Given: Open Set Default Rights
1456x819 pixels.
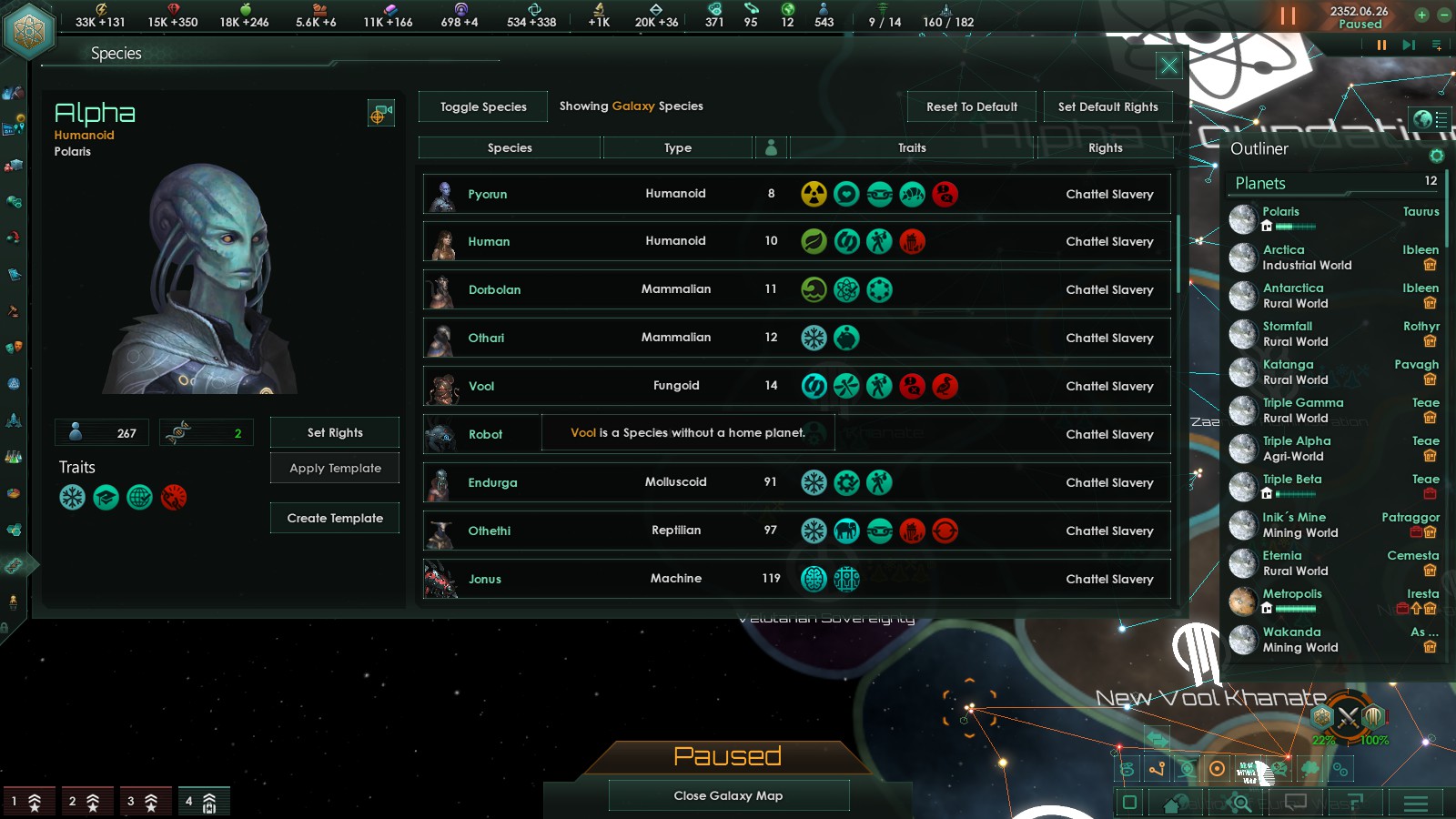Looking at the screenshot, I should (1107, 106).
